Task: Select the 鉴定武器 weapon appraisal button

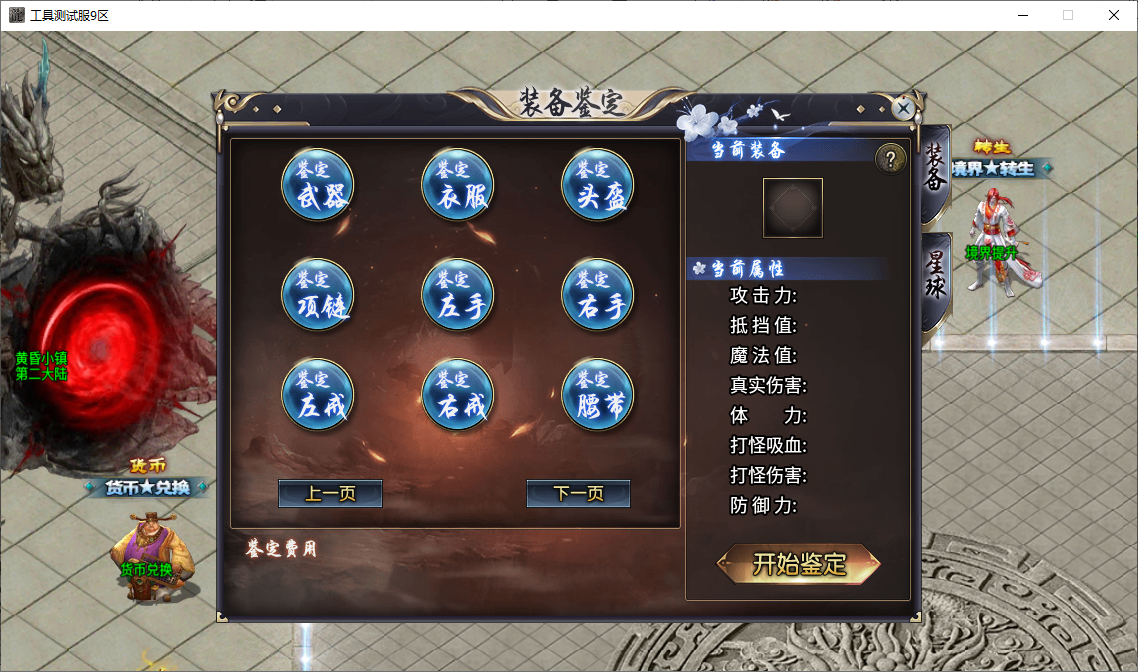Action: [318, 185]
